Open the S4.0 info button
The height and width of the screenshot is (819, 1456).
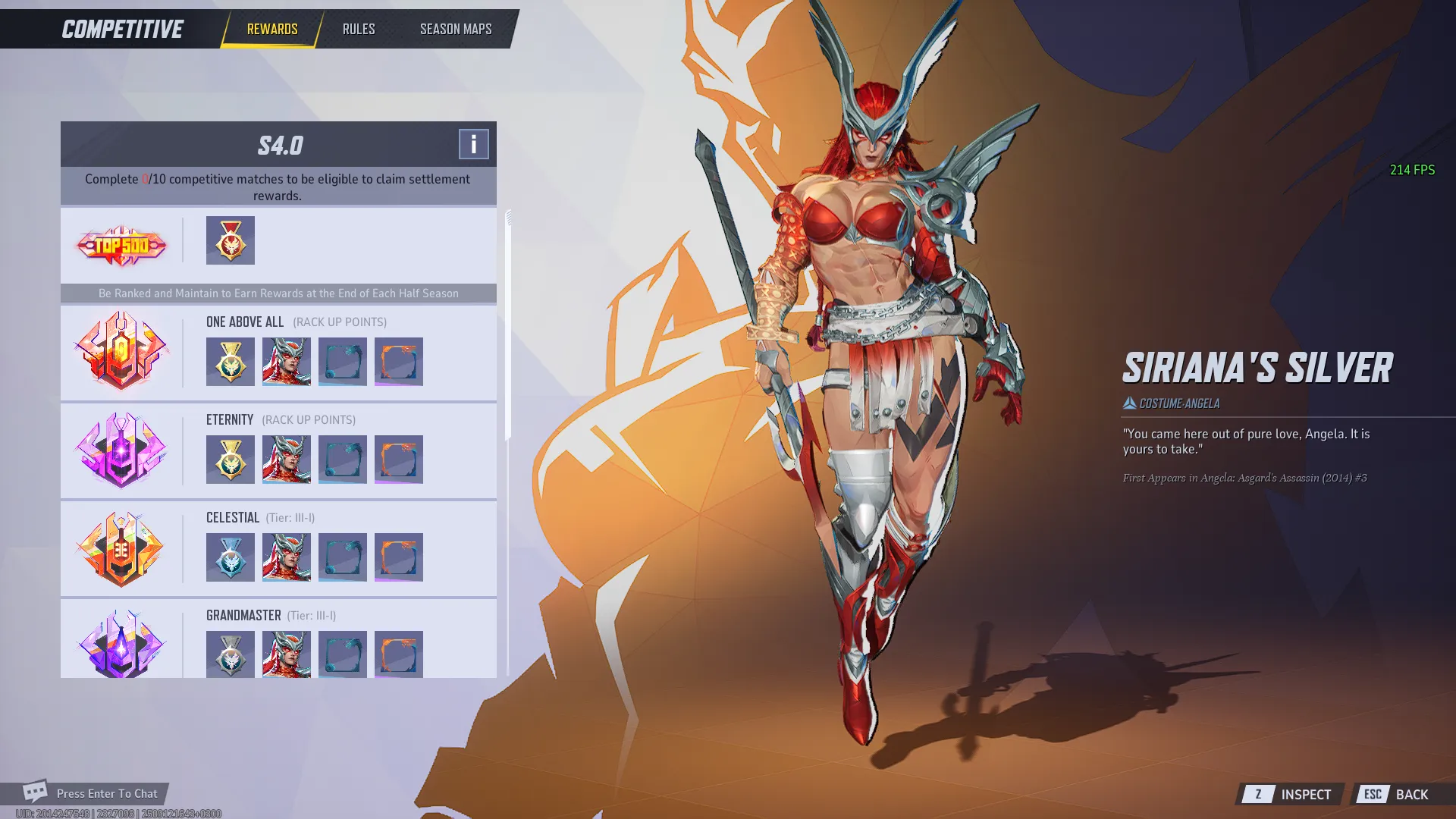473,144
